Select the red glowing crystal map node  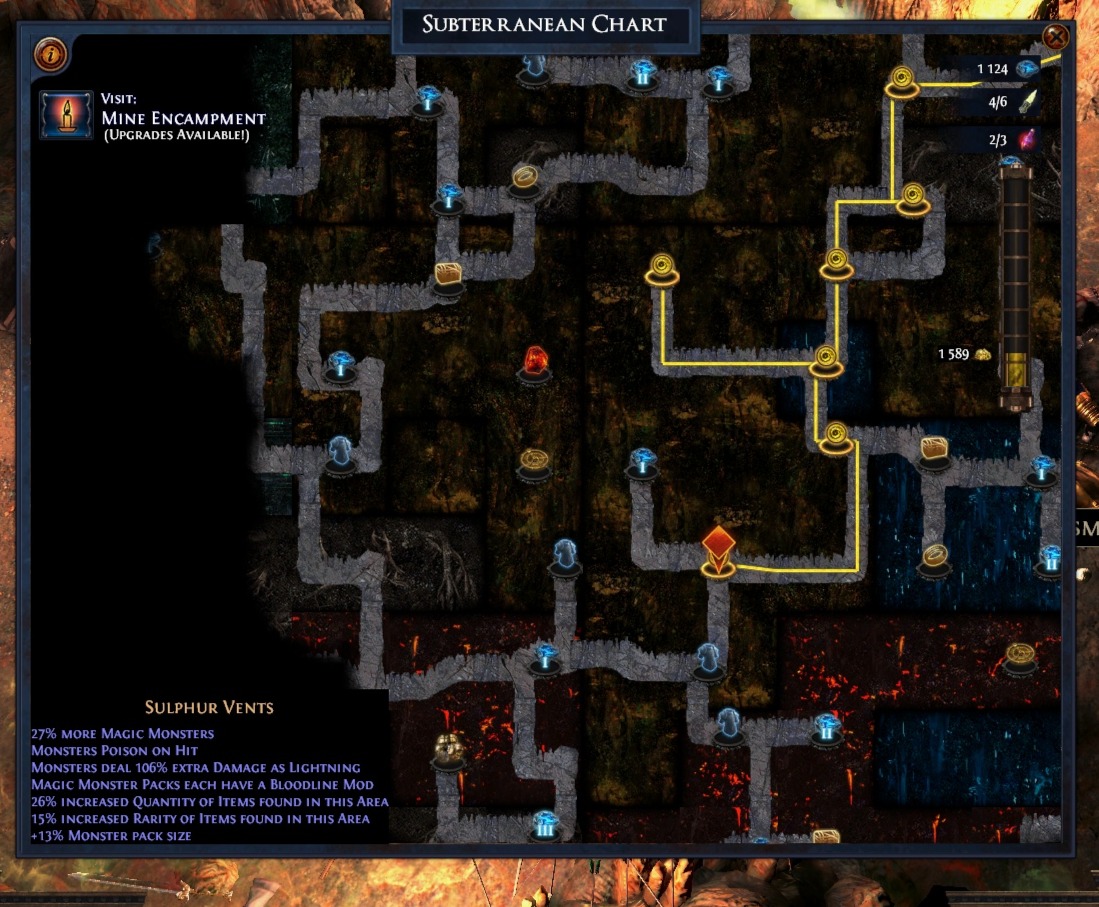point(535,361)
